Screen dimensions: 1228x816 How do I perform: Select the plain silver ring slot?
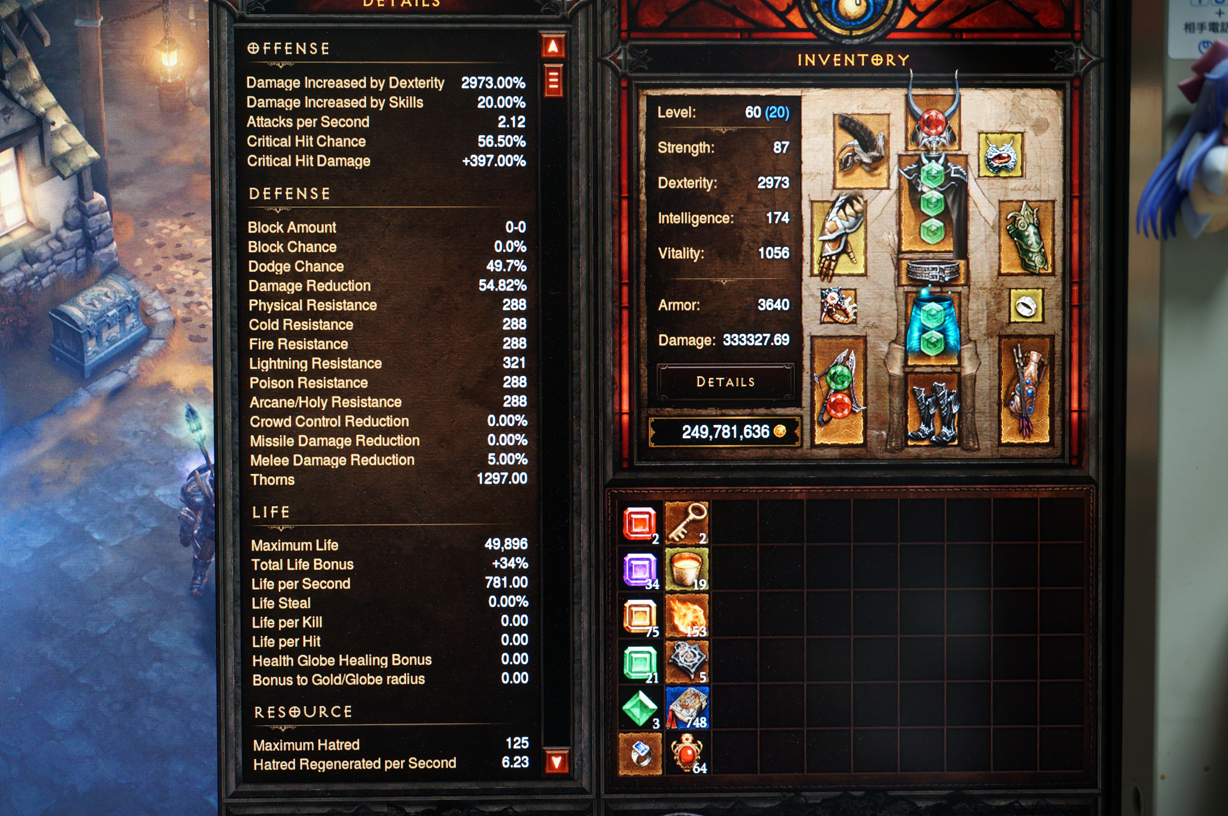click(x=1025, y=305)
